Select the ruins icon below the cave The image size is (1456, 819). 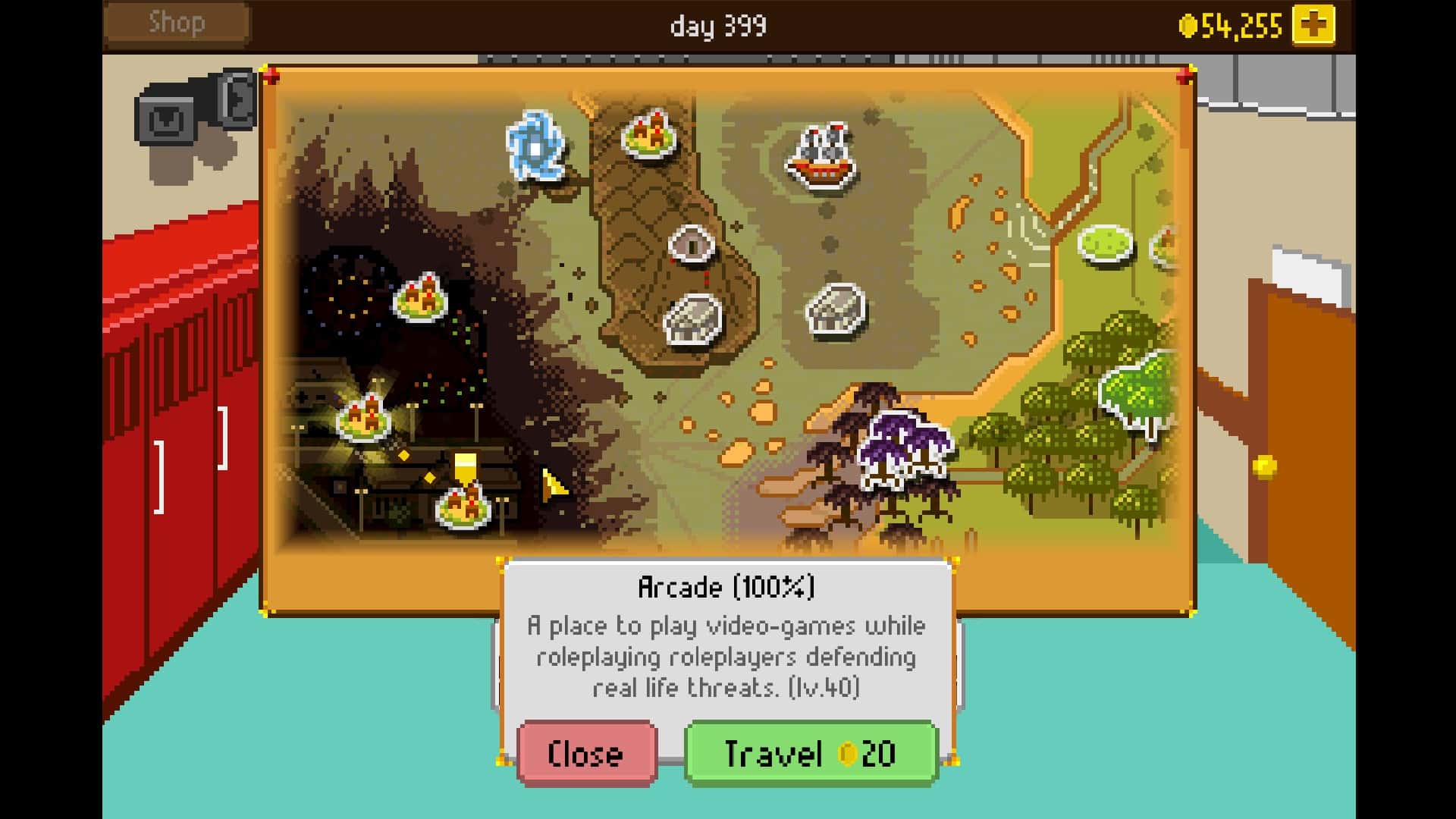(x=694, y=318)
